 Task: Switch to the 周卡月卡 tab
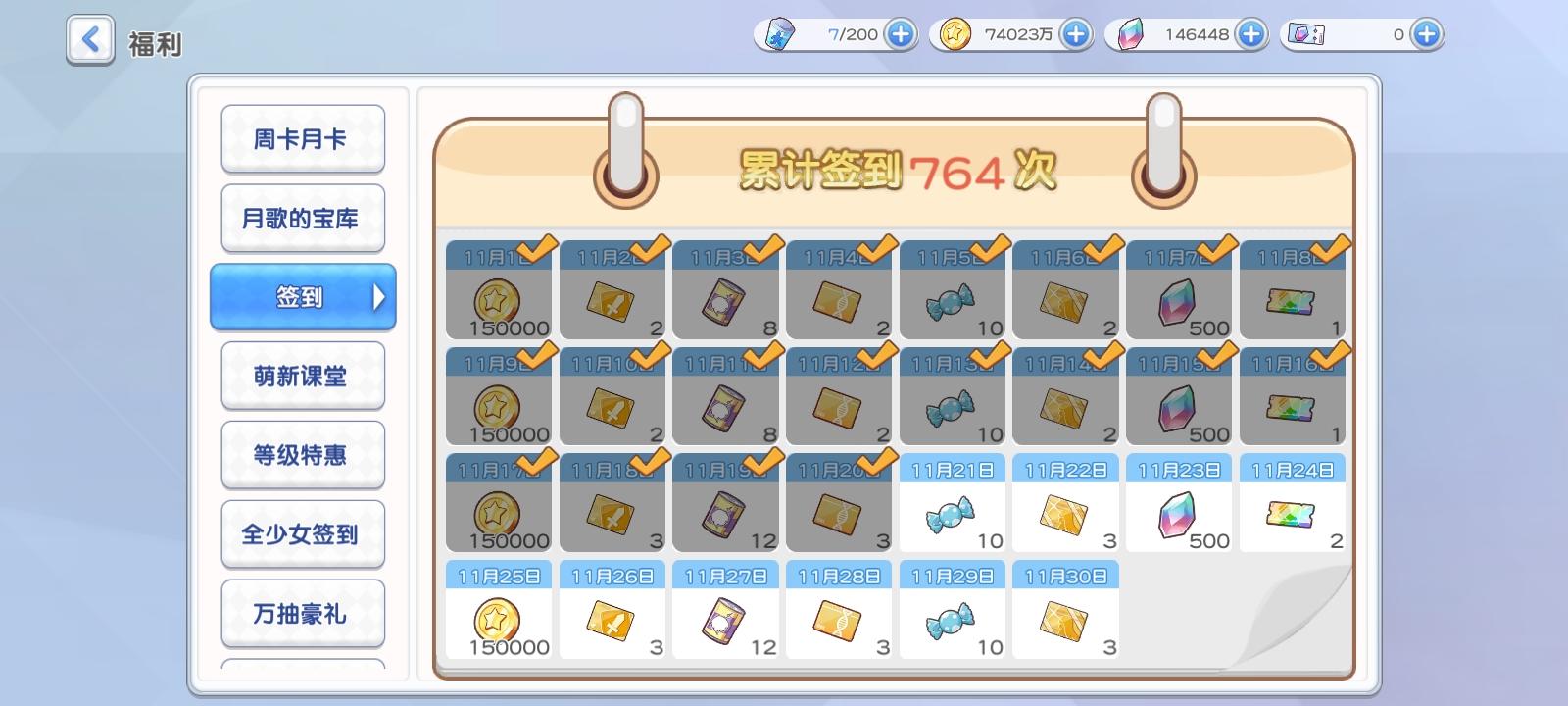coord(303,138)
